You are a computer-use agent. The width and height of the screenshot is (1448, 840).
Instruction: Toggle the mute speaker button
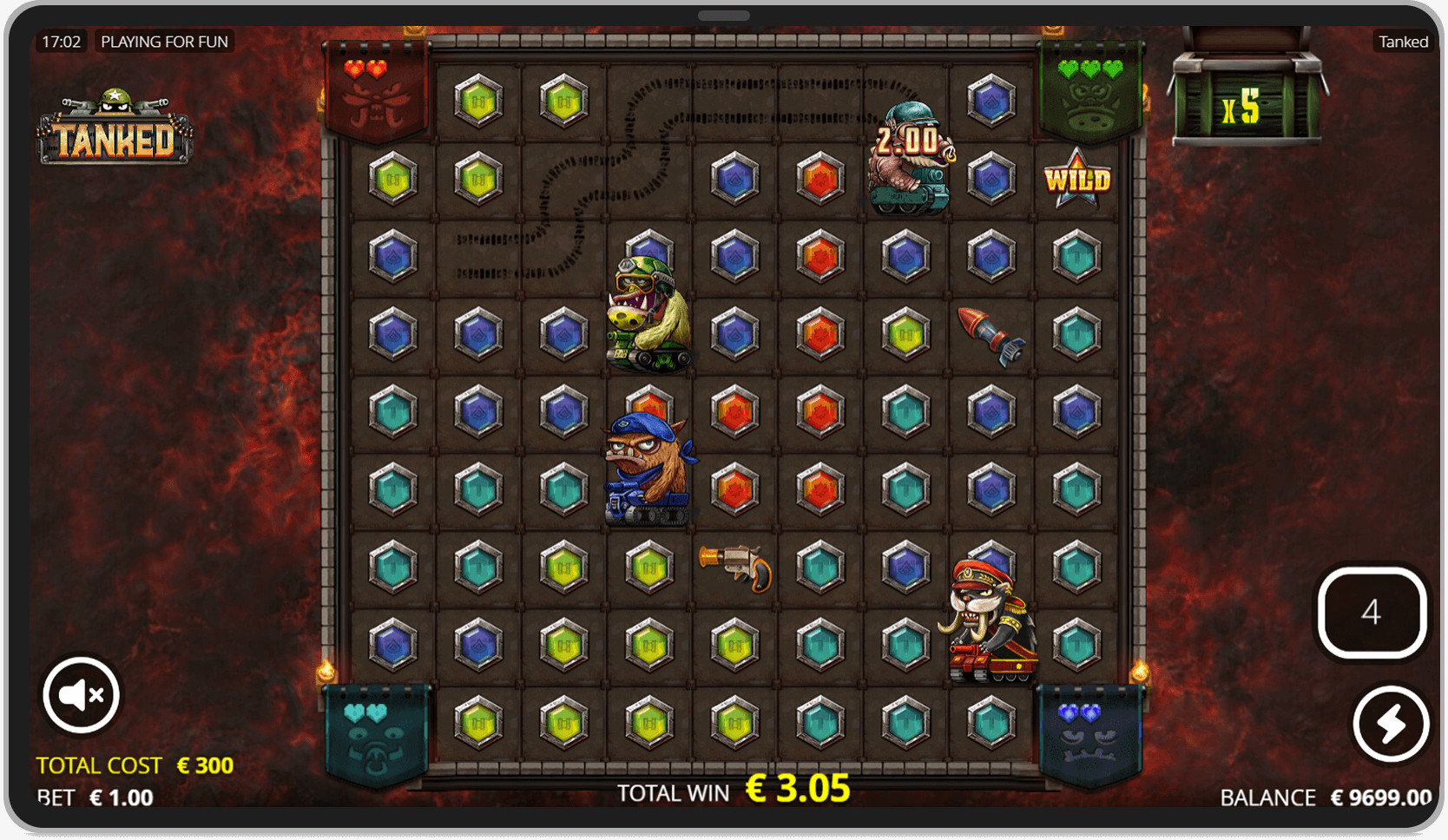(81, 694)
